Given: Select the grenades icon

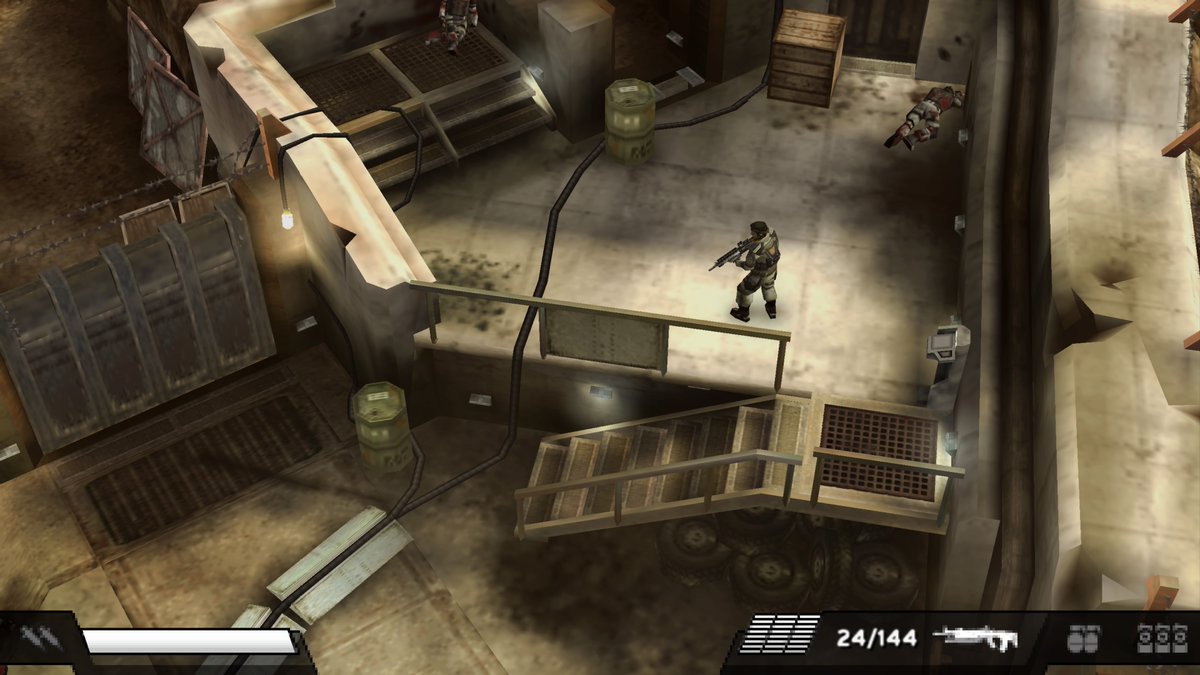Looking at the screenshot, I should tap(1083, 638).
